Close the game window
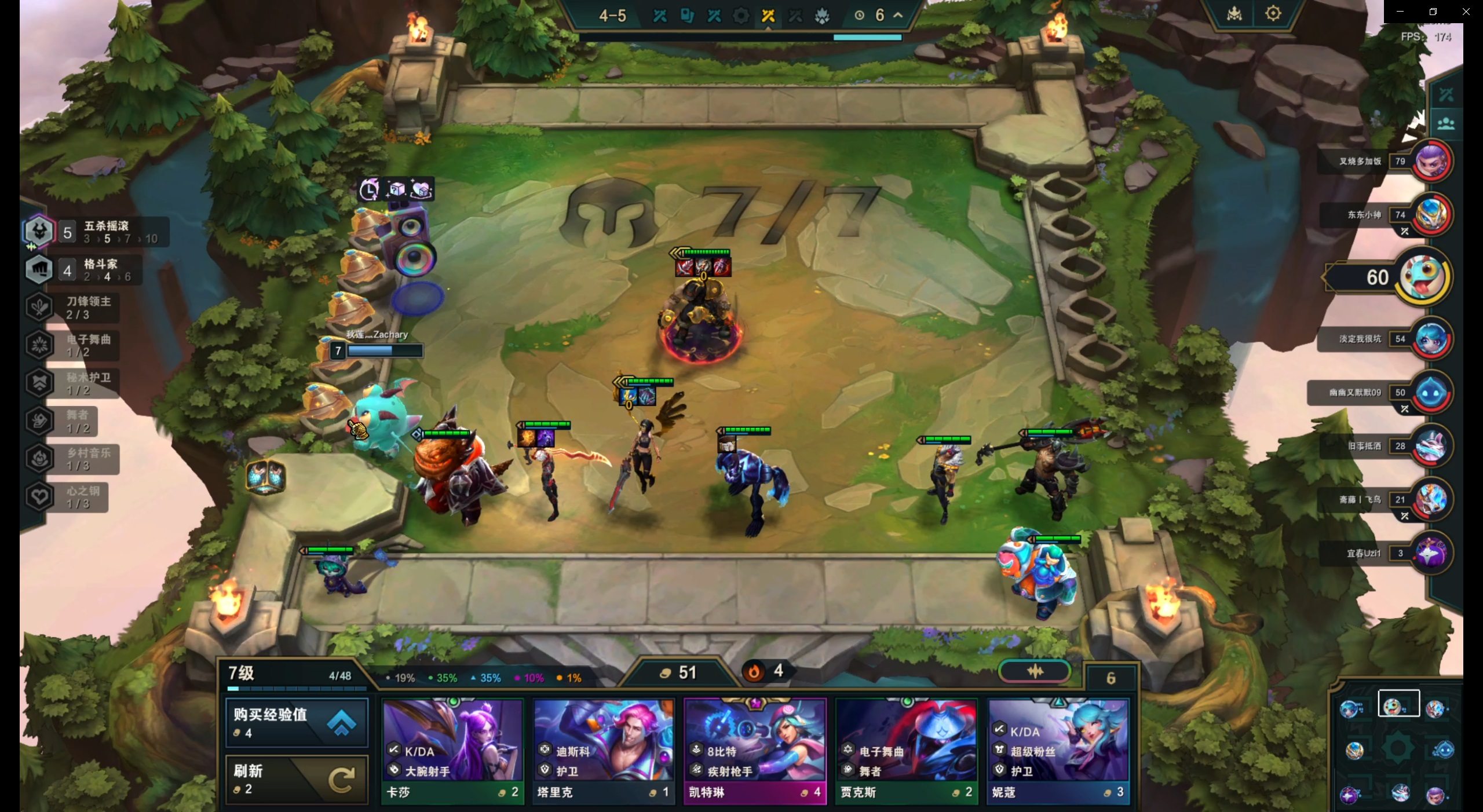This screenshot has height=812, width=1483. tap(1466, 12)
